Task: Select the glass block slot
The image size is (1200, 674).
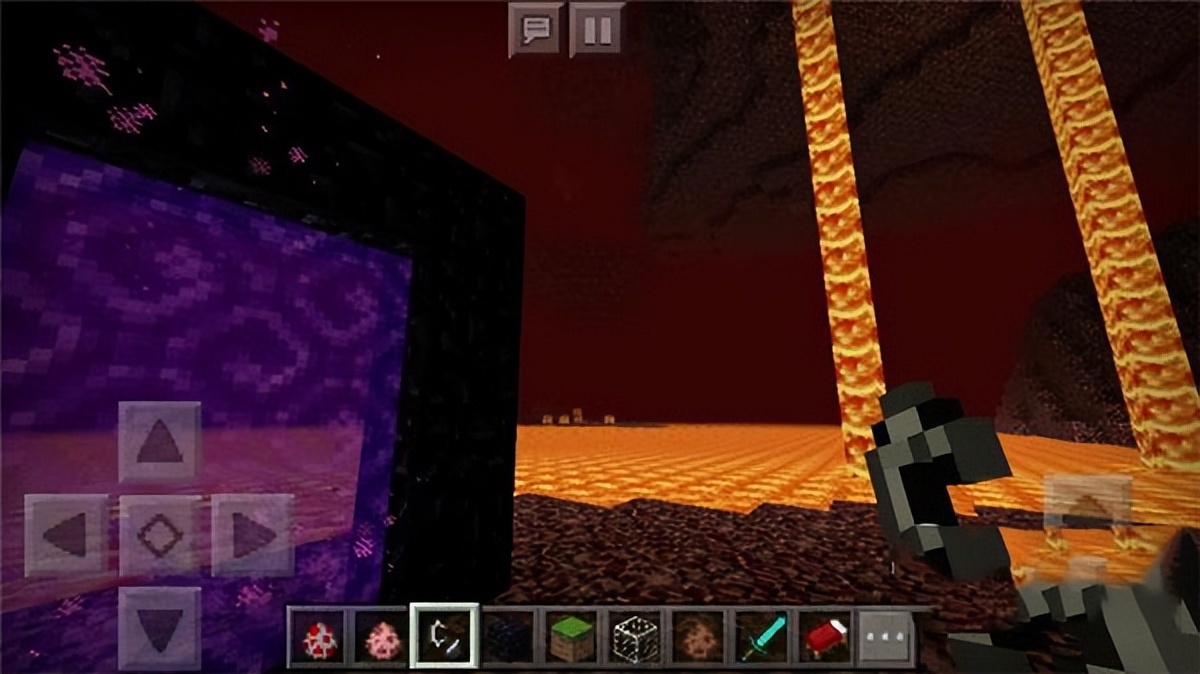Action: pyautogui.click(x=635, y=637)
